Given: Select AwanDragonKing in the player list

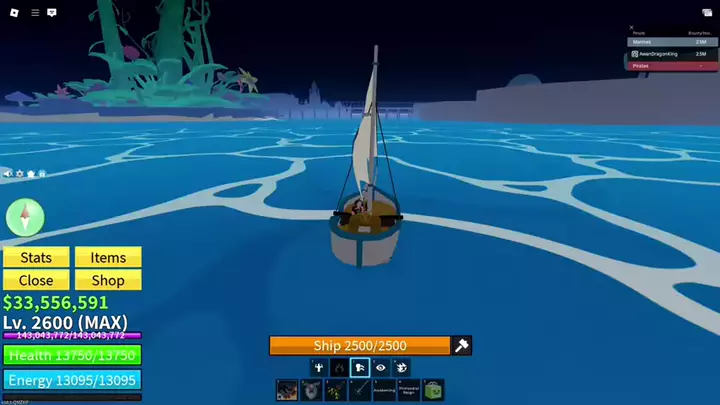Looking at the screenshot, I should coord(672,54).
